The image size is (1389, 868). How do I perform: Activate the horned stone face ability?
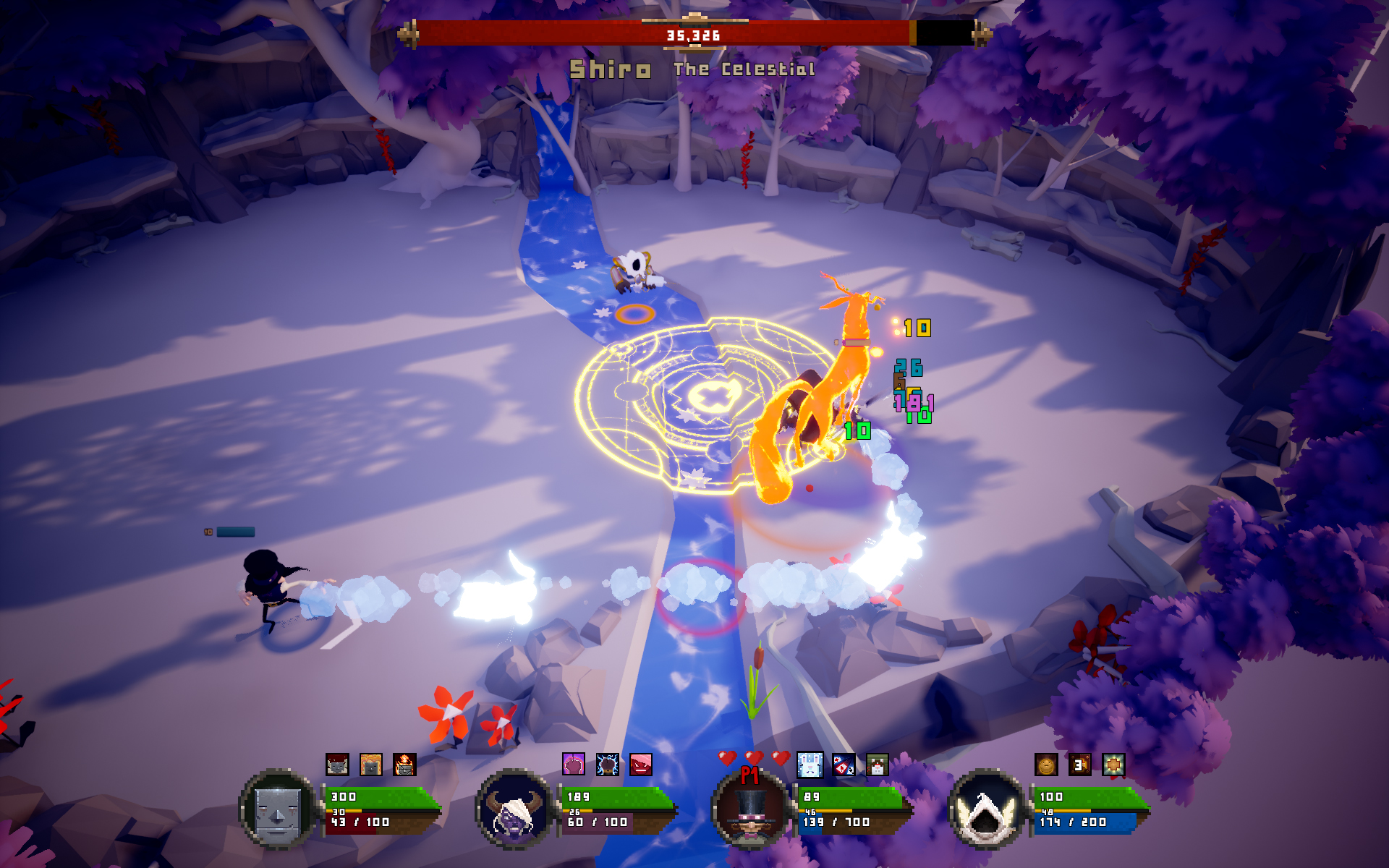337,765
